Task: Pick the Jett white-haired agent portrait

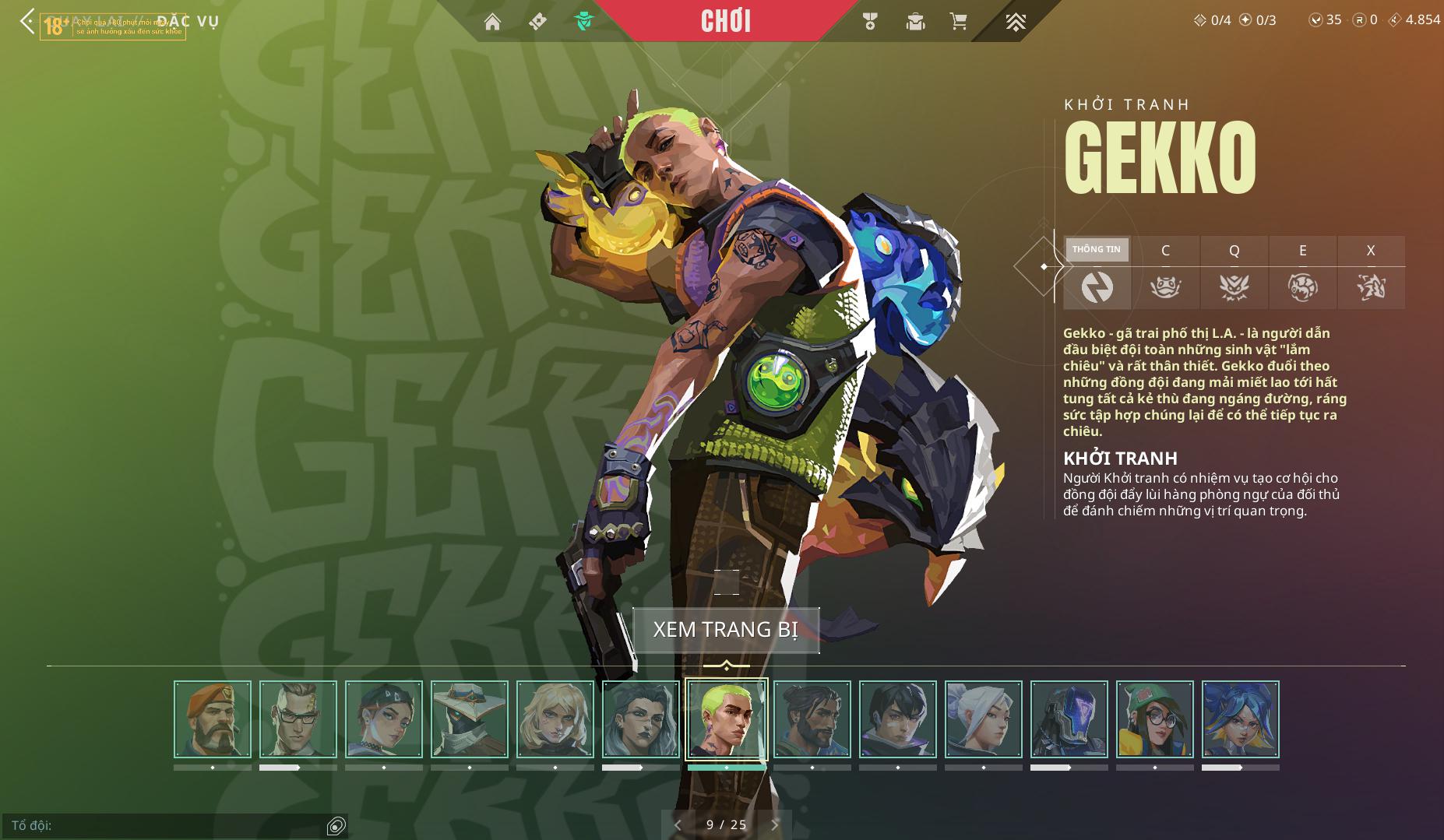Action: (984, 719)
